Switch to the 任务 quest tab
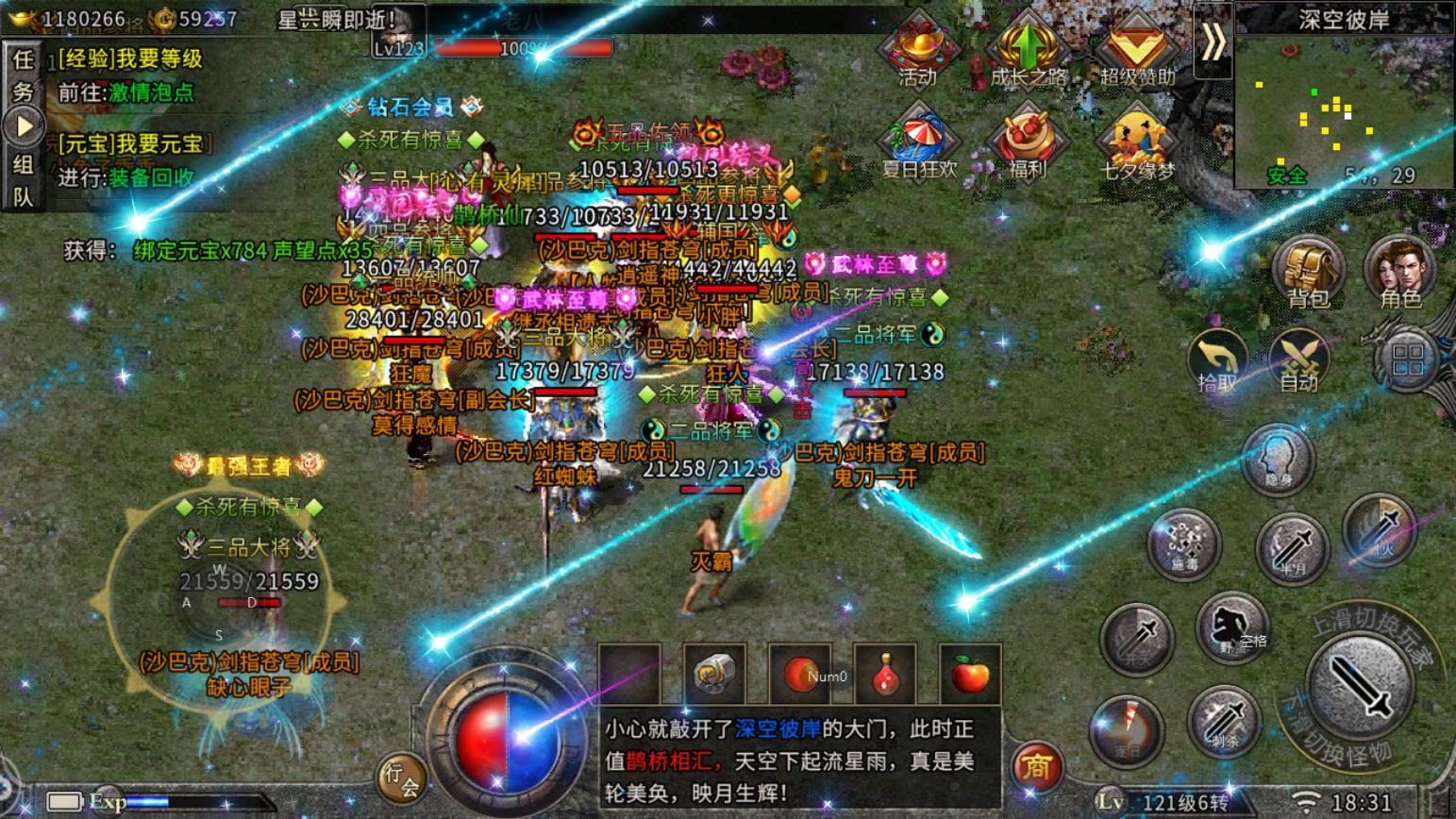 click(22, 75)
